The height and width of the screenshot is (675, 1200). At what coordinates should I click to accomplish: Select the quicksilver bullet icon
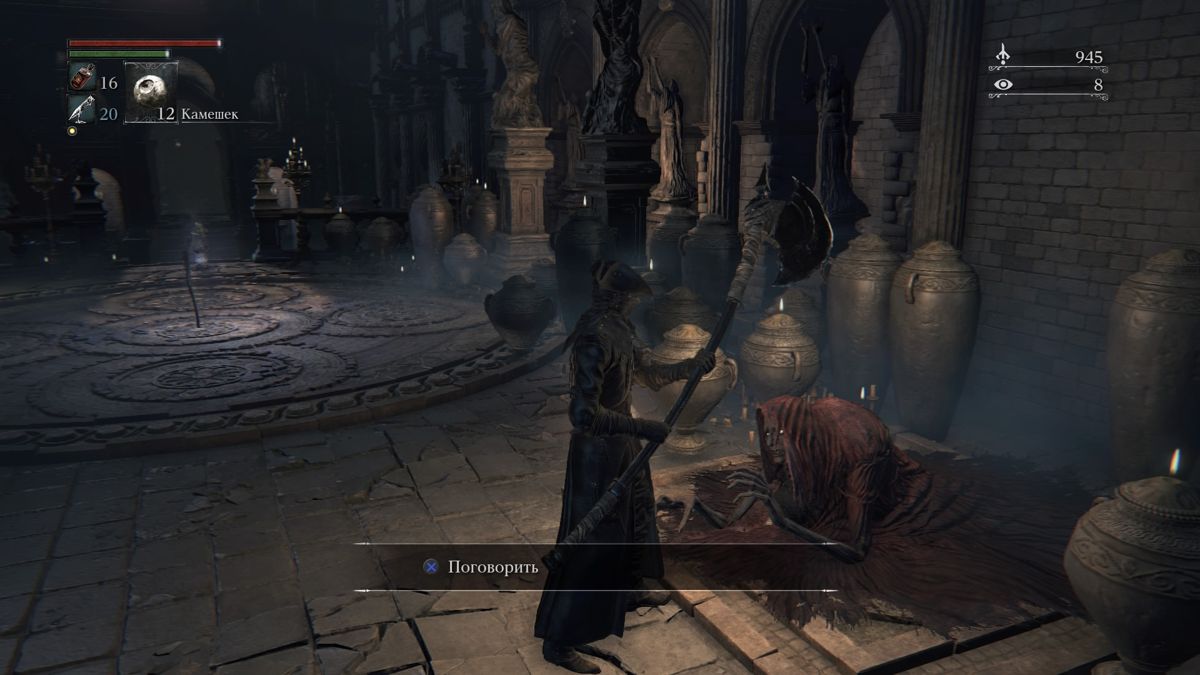point(81,109)
